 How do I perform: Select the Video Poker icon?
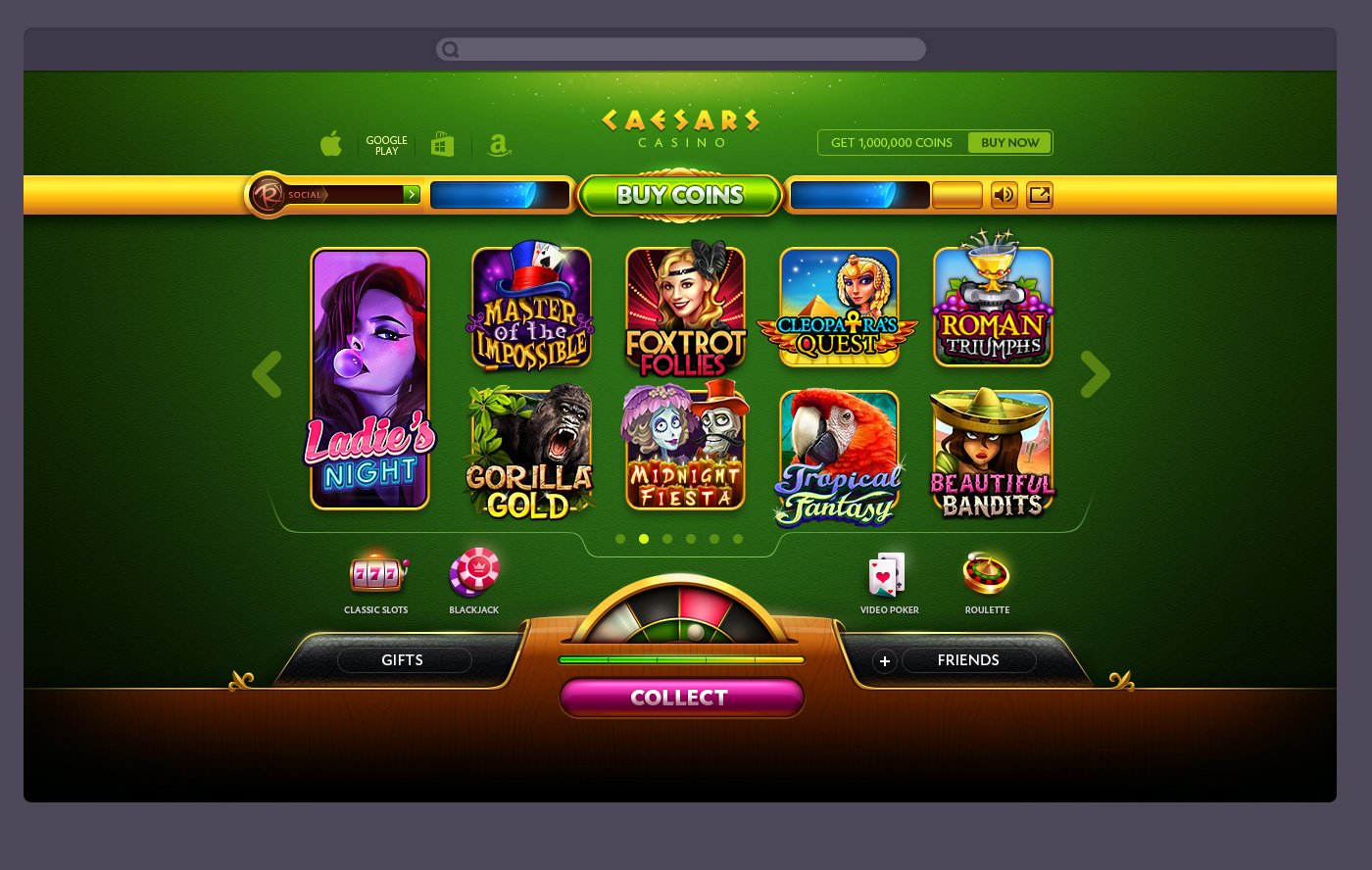coord(889,571)
